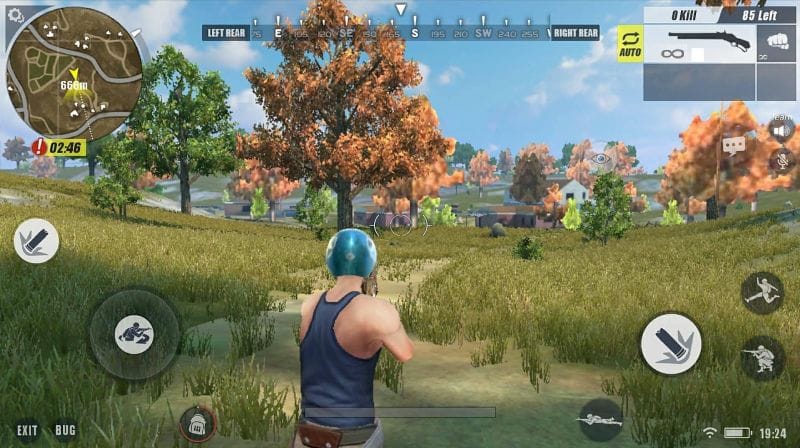This screenshot has width=800, height=448.
Task: Toggle the eye free-look icon
Action: point(600,158)
